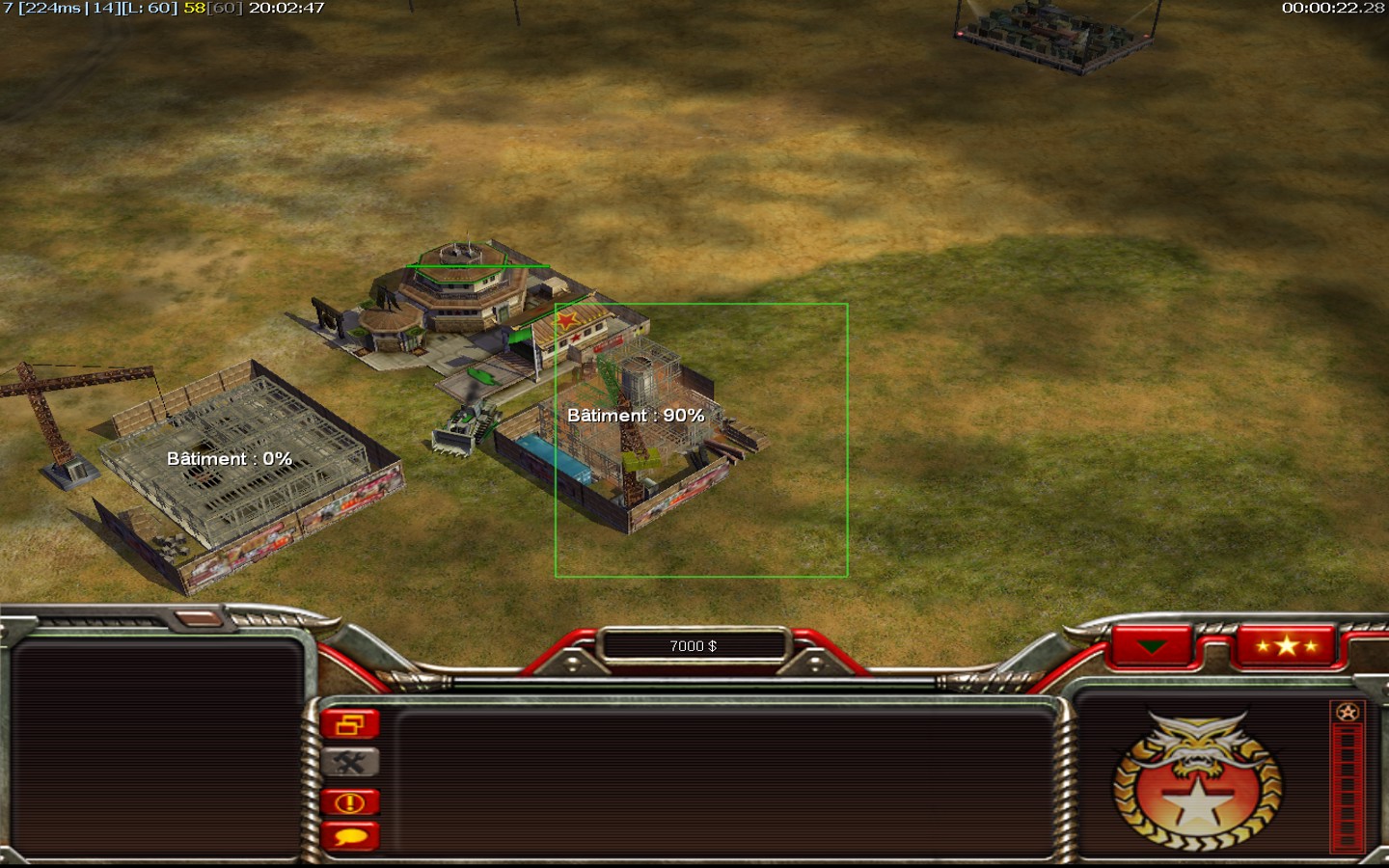Image resolution: width=1389 pixels, height=868 pixels.
Task: Open the General's powers three-star button
Action: coord(1286,646)
